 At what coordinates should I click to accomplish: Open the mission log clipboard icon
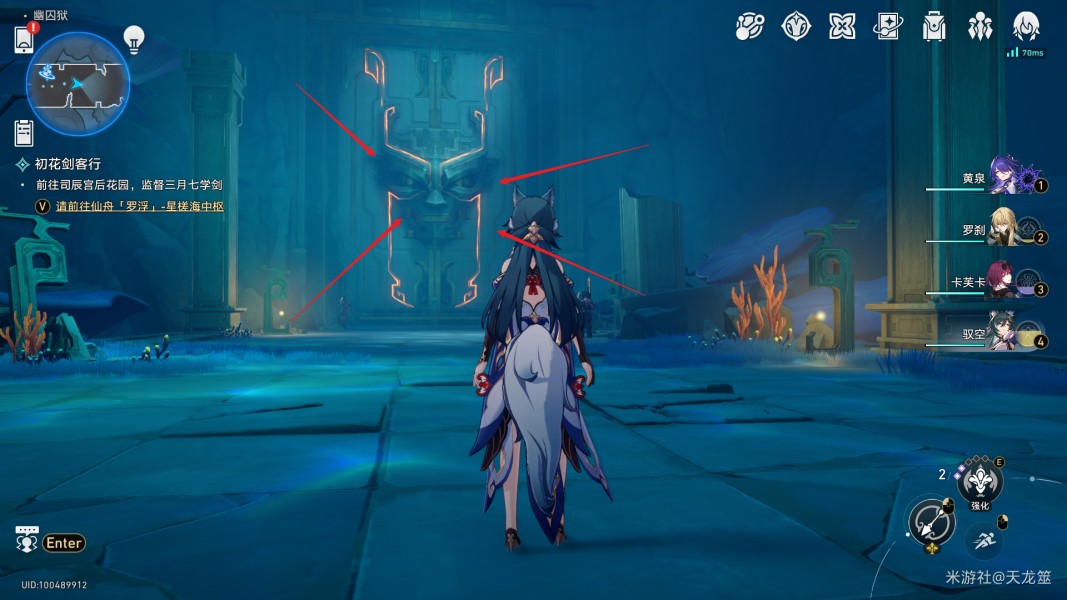(25, 131)
